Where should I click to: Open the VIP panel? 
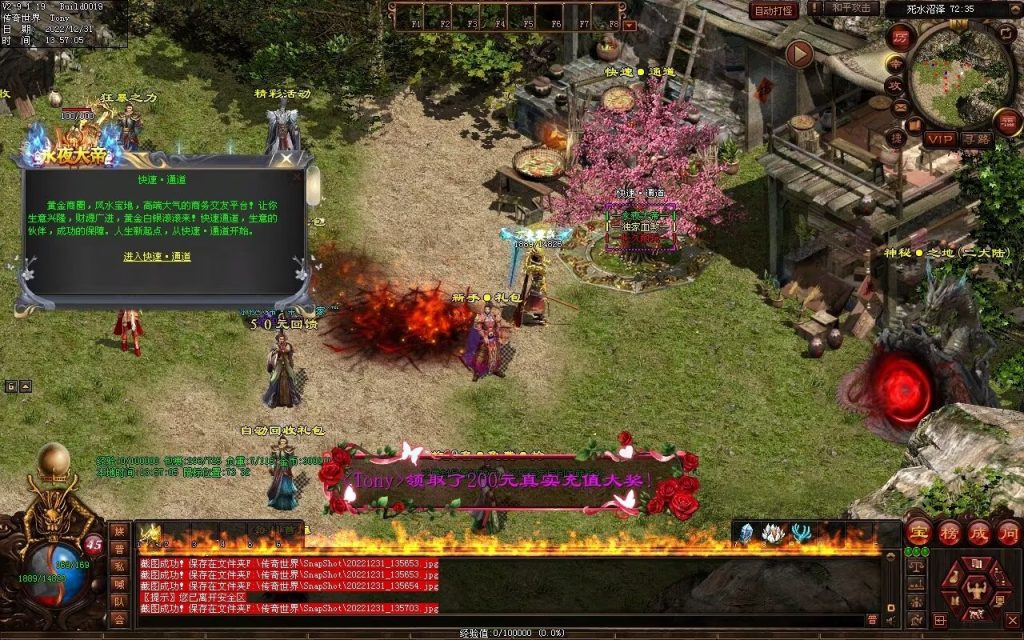coord(939,138)
